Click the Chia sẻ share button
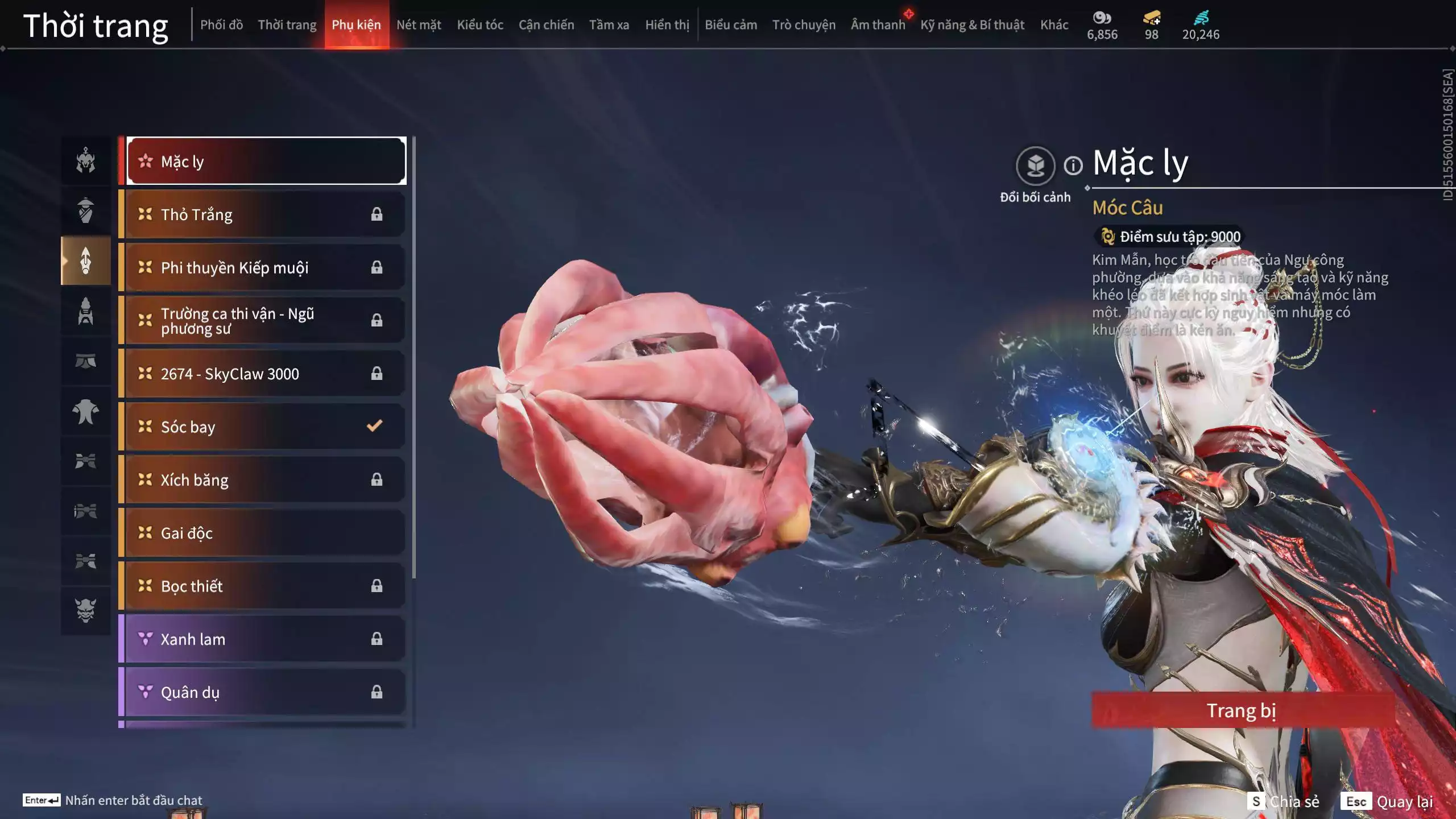 (x=1283, y=801)
